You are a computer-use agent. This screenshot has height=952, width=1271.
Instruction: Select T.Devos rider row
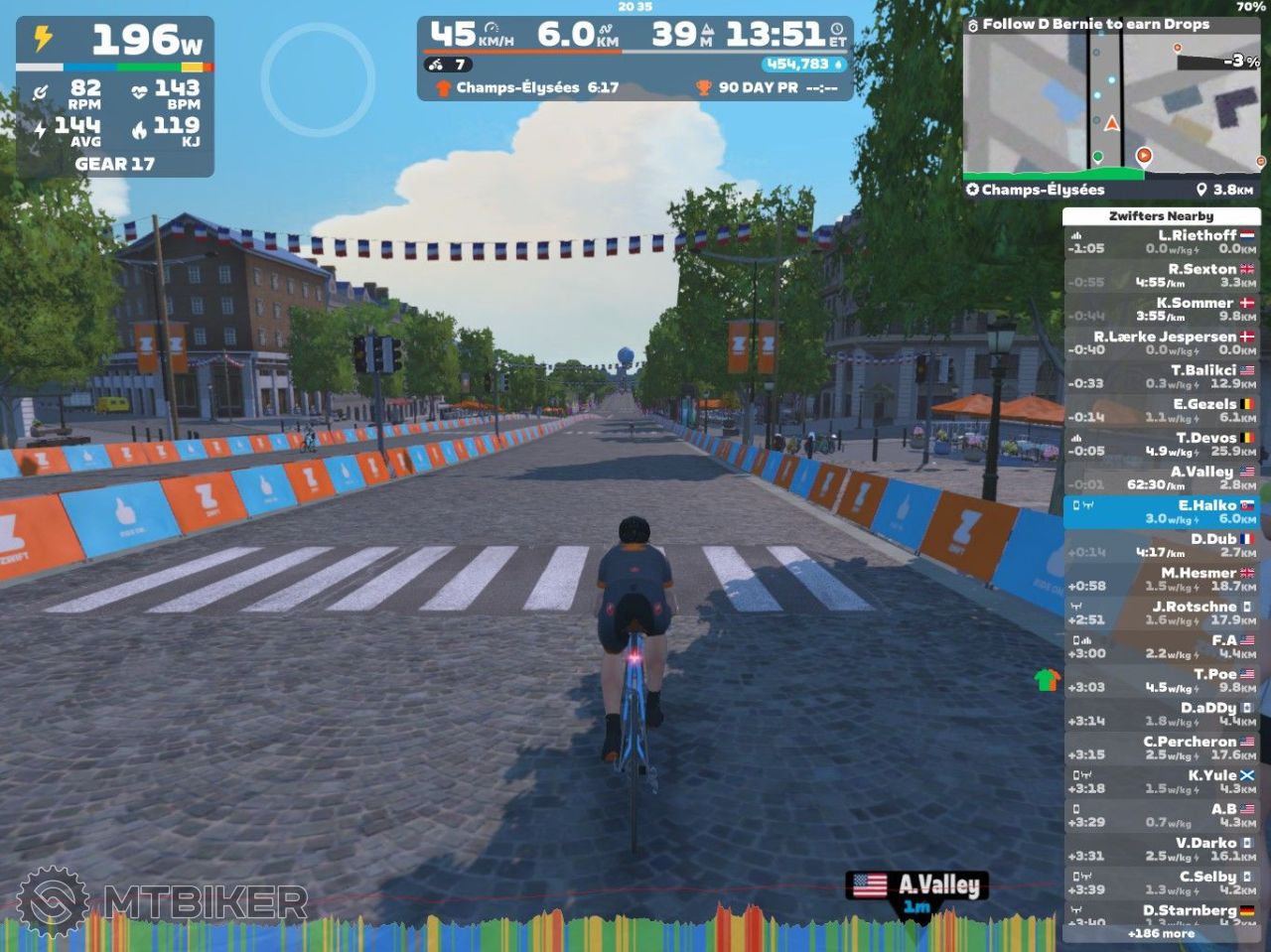coord(1161,445)
